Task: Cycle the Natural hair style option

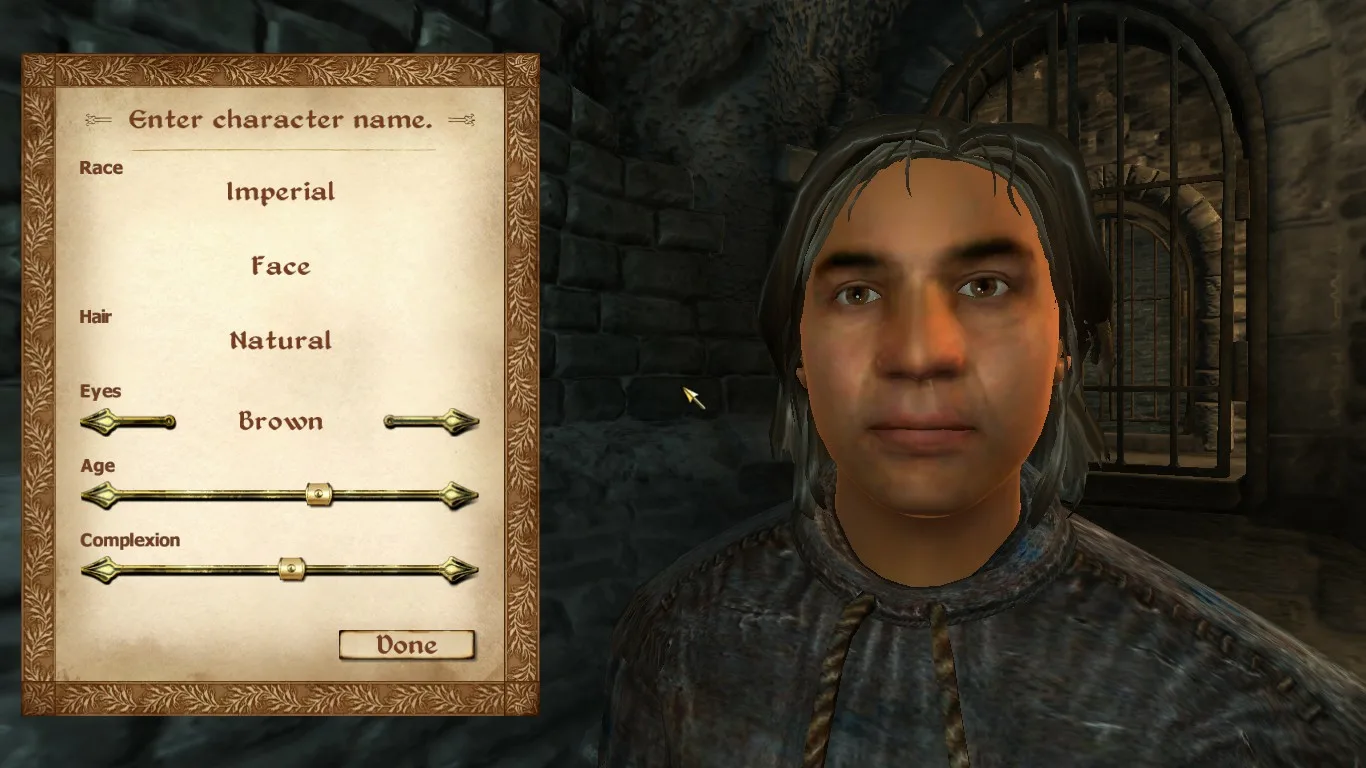Action: pyautogui.click(x=280, y=340)
